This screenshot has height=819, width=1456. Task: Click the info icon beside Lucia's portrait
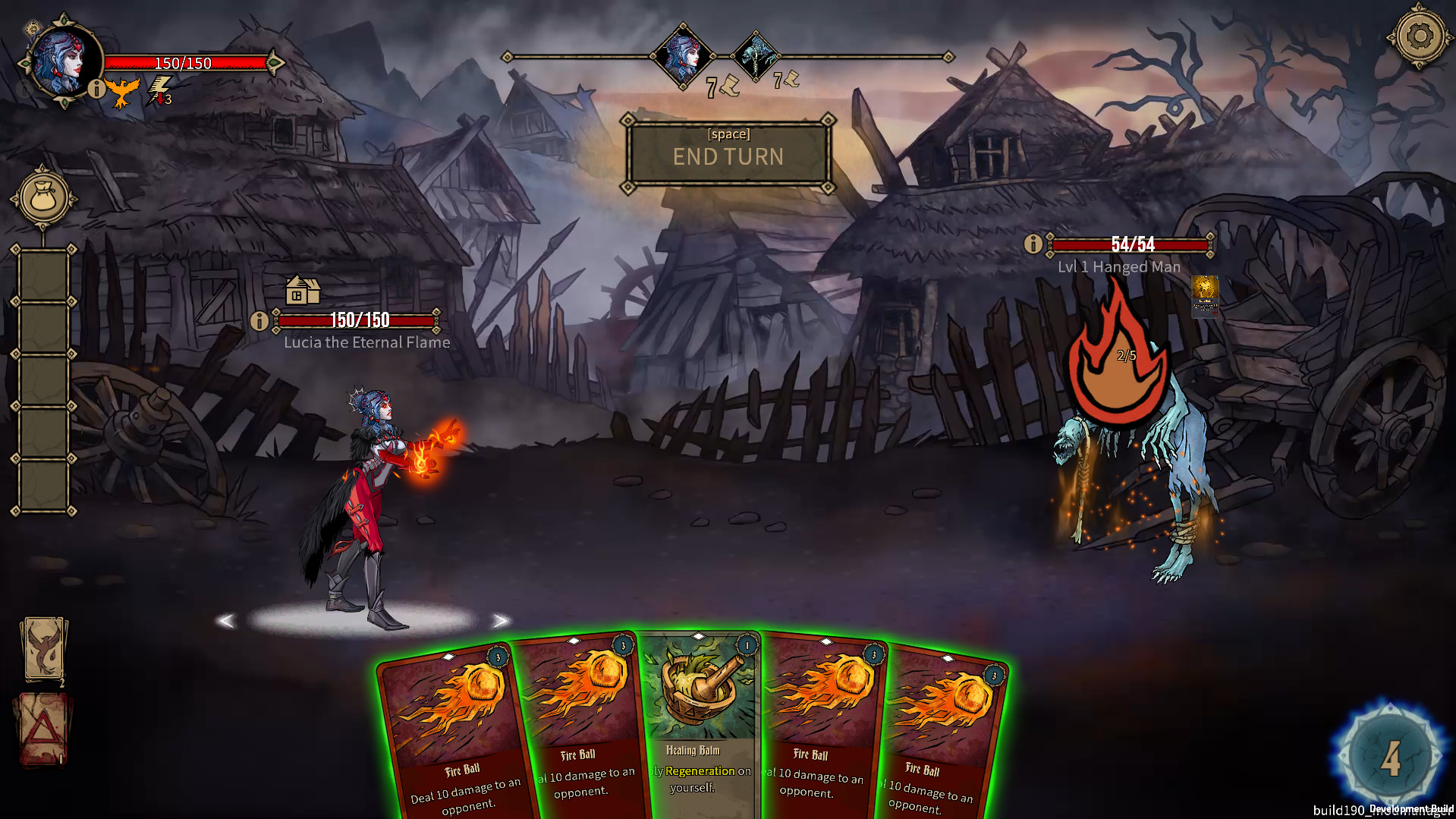pos(96,91)
